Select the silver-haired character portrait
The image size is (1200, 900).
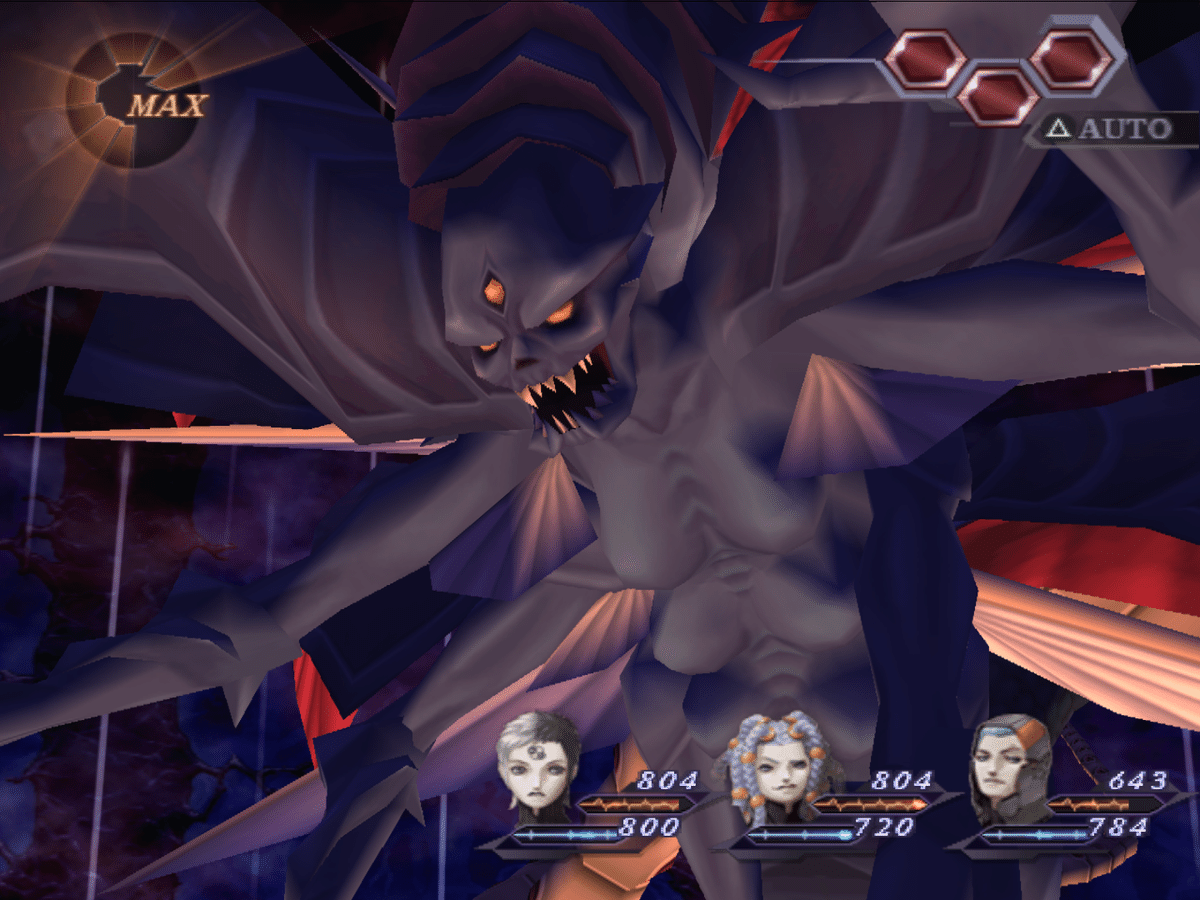coord(541,765)
